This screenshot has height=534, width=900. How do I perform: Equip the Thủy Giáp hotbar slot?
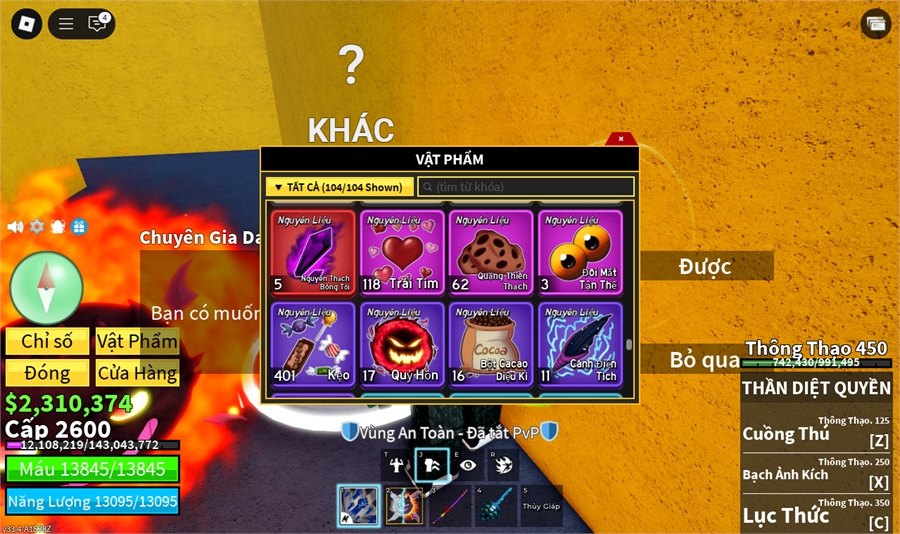click(541, 506)
